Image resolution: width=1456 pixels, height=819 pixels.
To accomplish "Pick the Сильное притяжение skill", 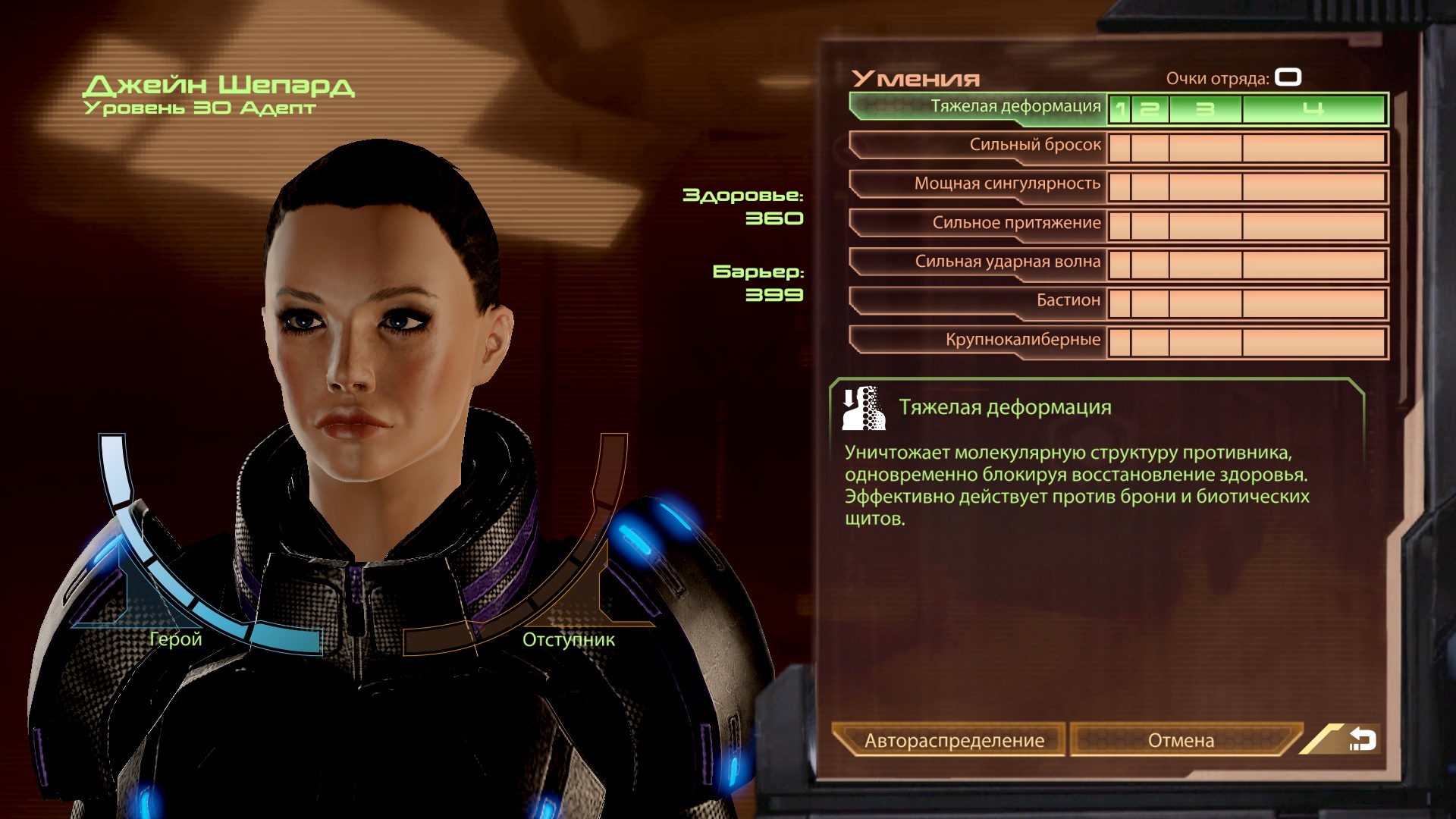I will coord(978,224).
